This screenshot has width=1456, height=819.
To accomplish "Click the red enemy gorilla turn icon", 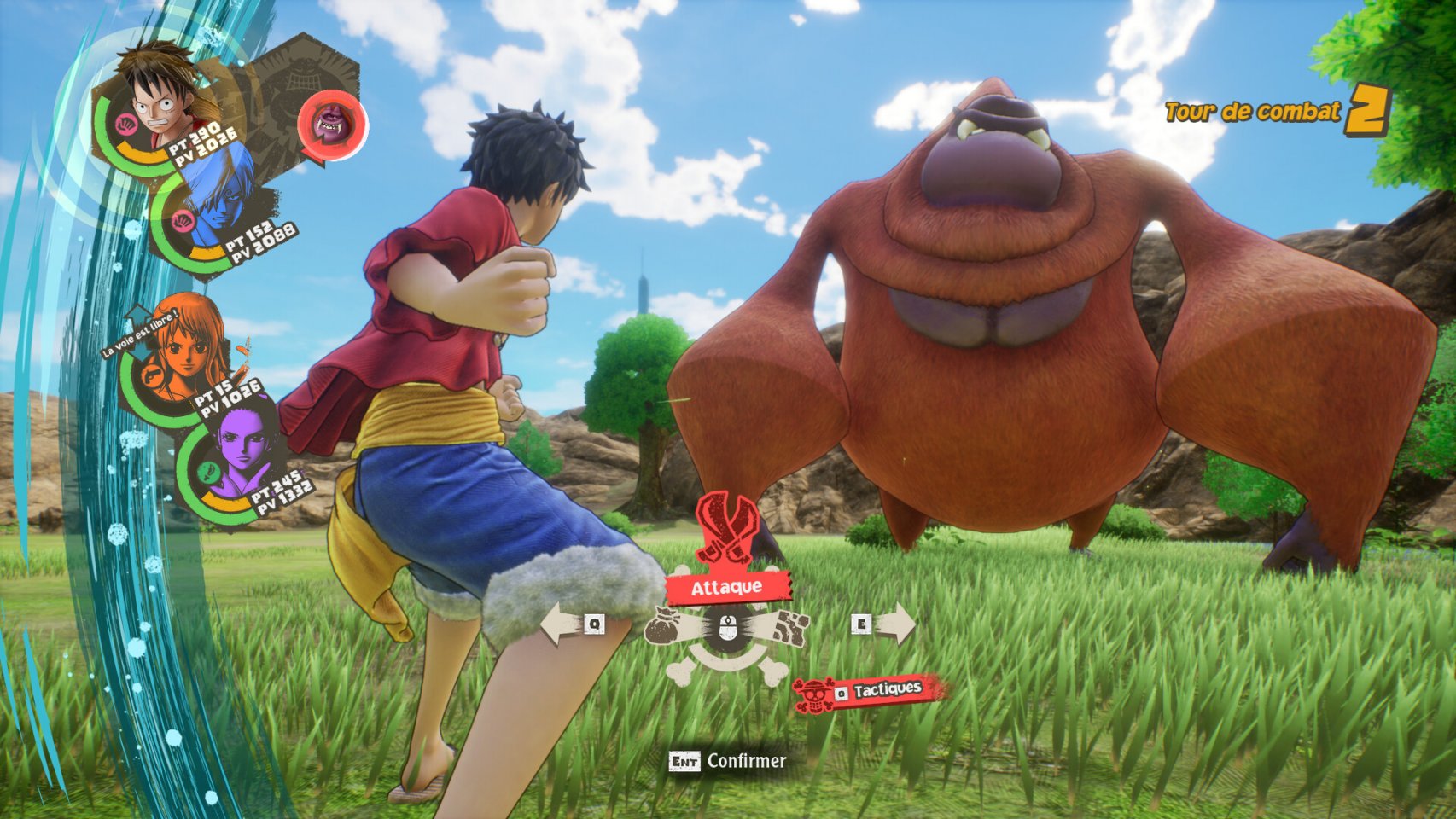I will coord(331,125).
